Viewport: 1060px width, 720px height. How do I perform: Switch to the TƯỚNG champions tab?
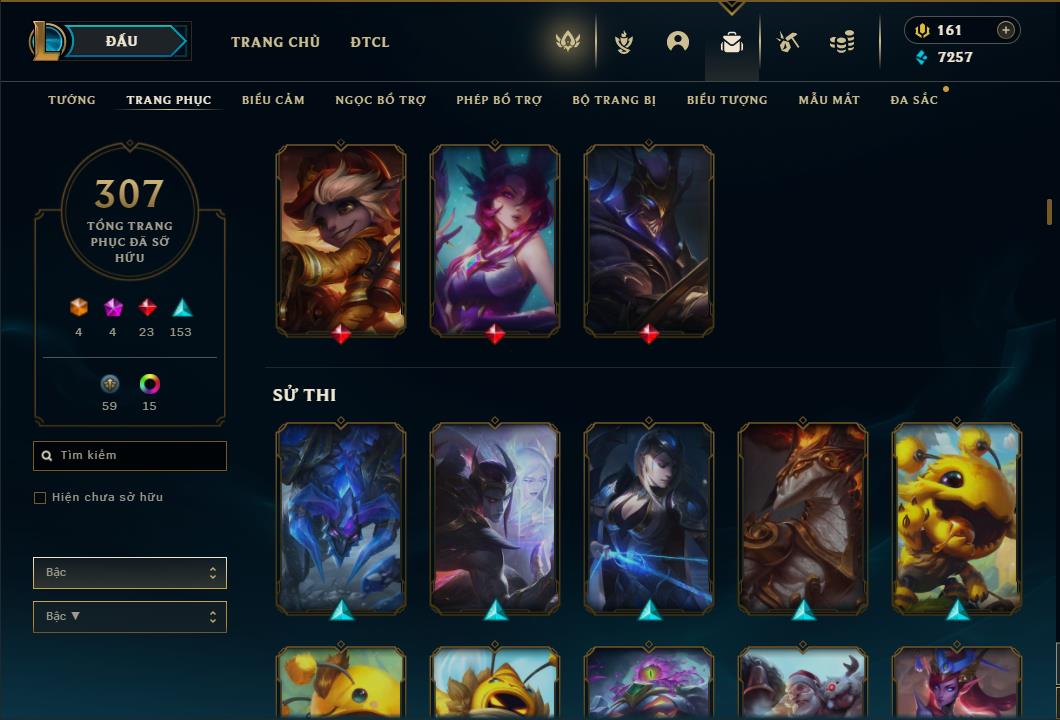[72, 100]
